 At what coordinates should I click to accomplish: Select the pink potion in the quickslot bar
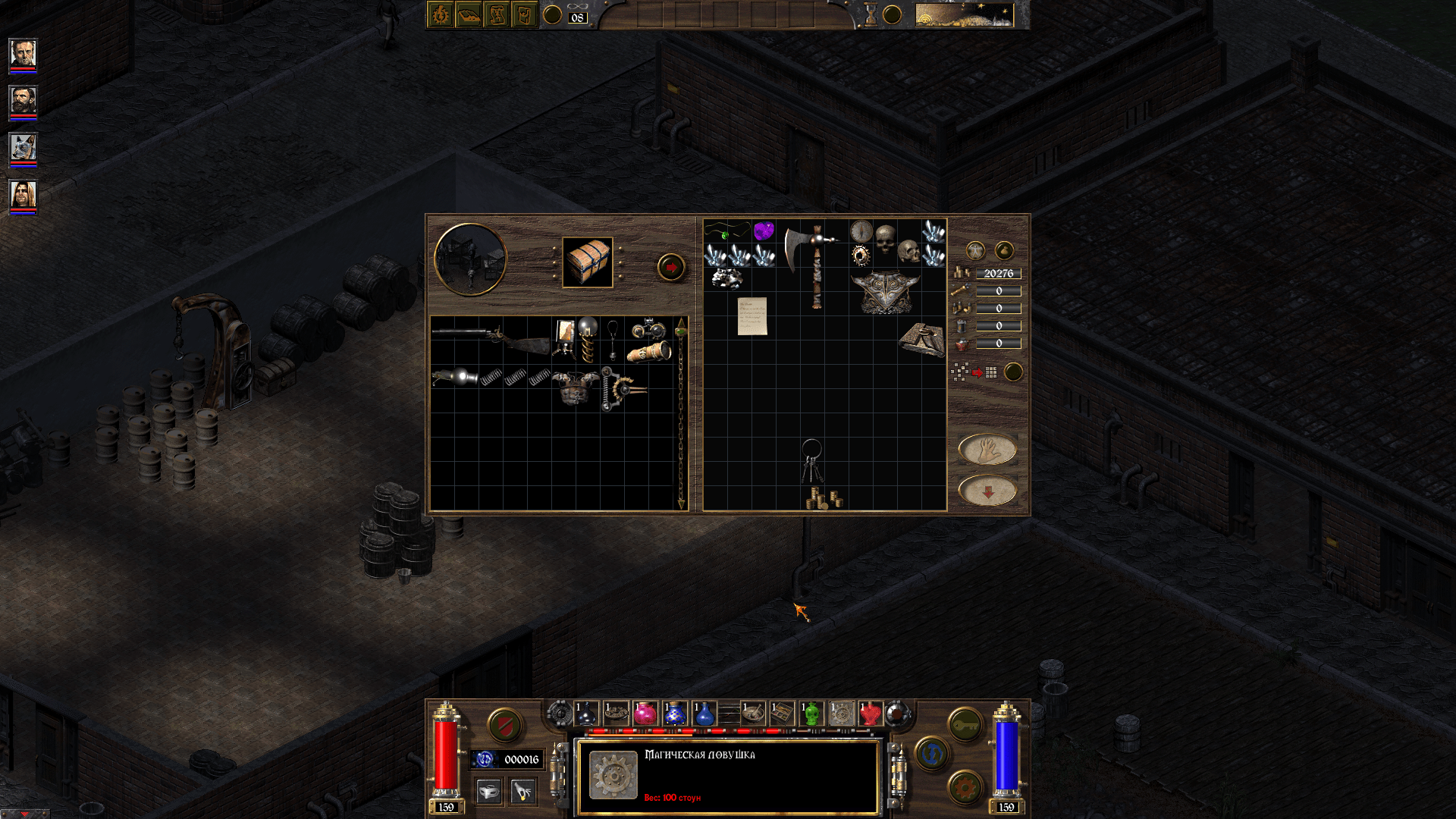(646, 714)
